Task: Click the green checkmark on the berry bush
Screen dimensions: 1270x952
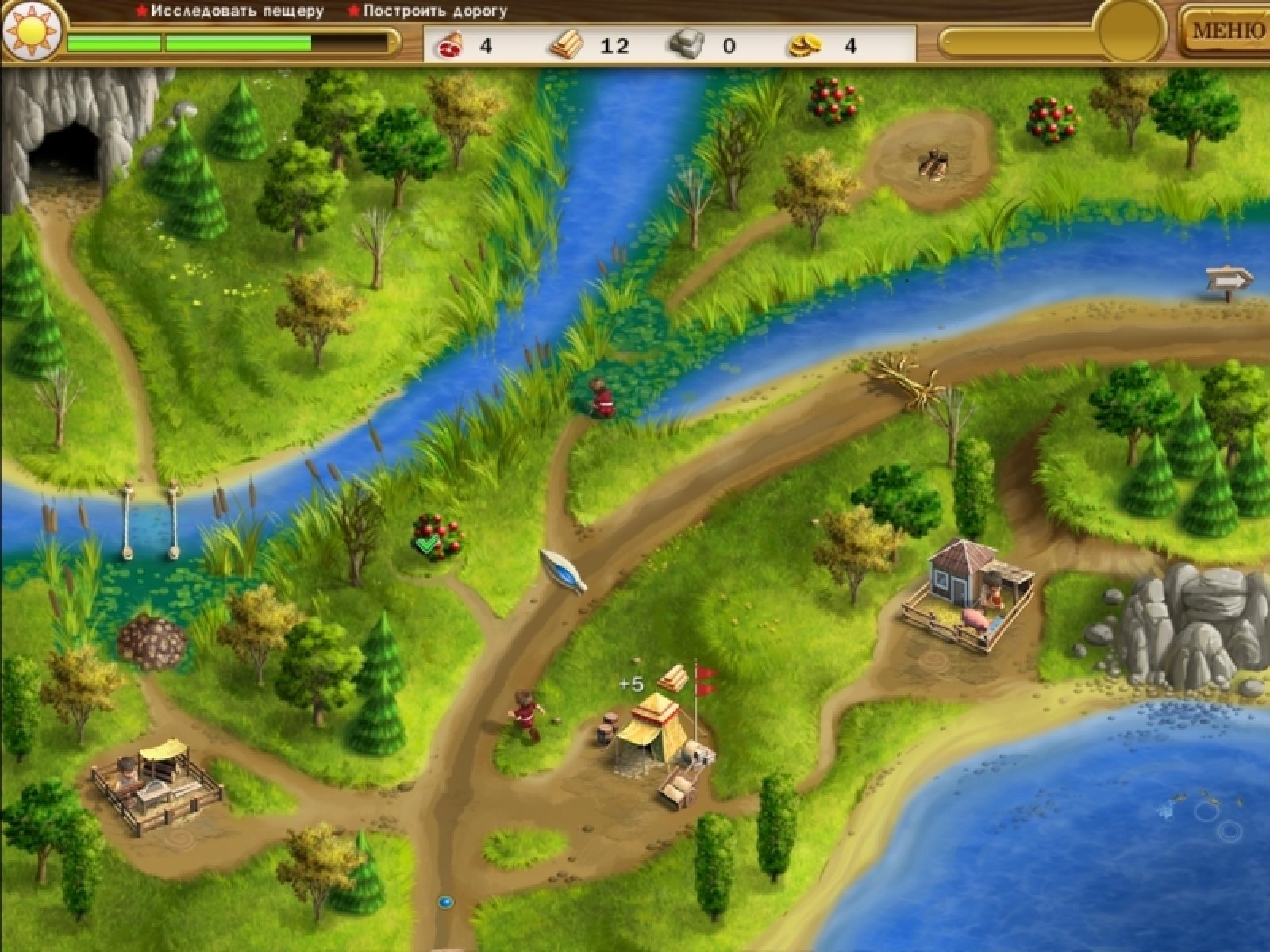Action: tap(426, 544)
